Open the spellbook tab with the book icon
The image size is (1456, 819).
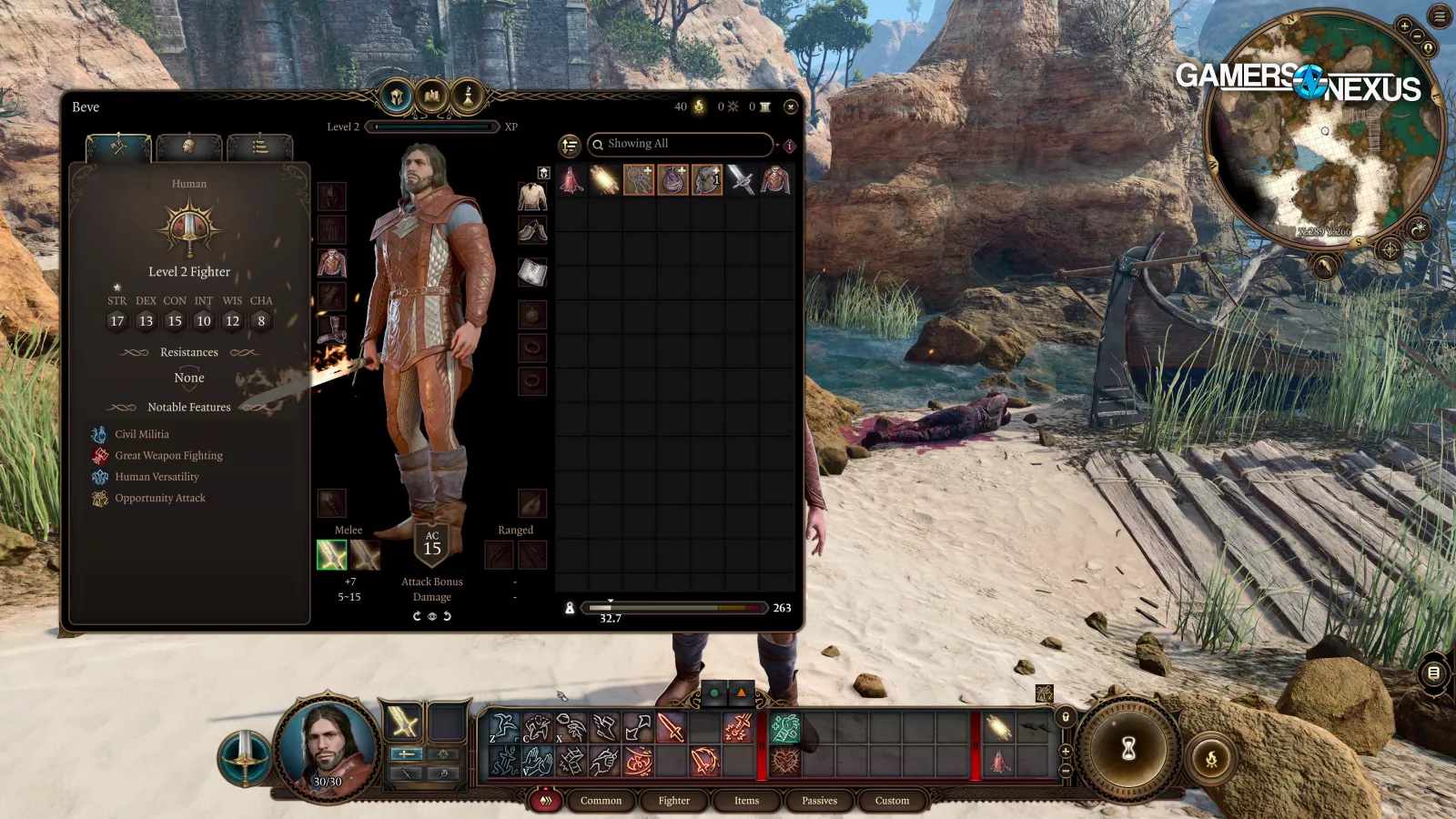tap(432, 96)
